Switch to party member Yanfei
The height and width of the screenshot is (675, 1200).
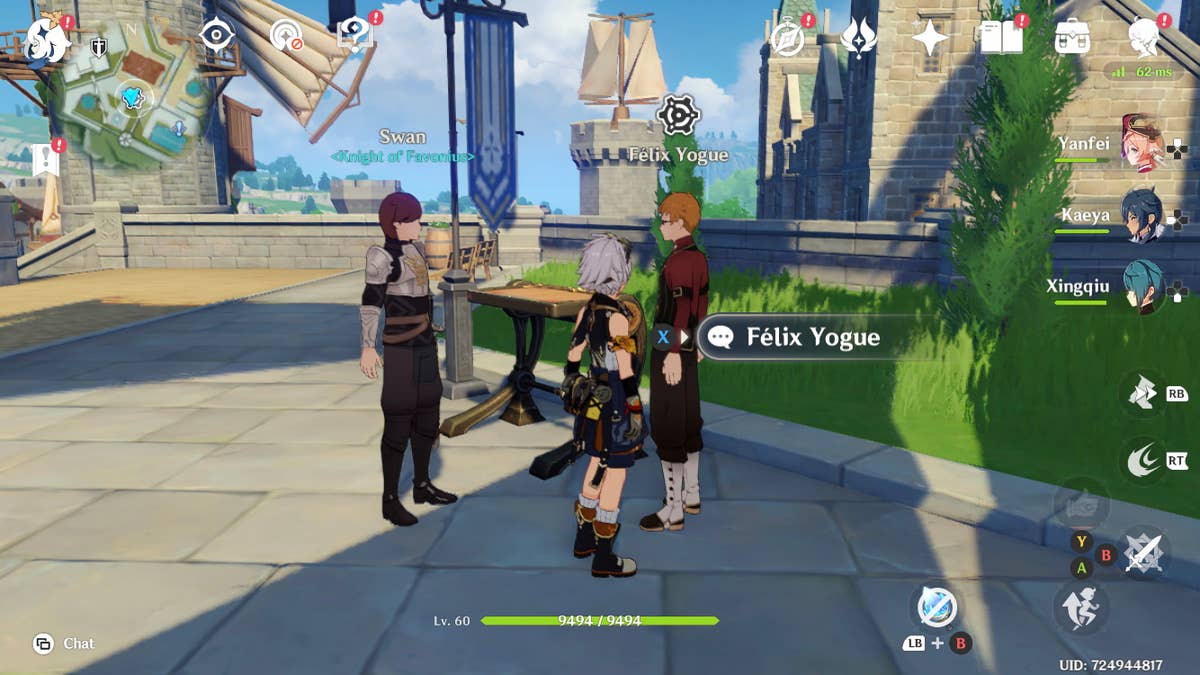pos(1140,146)
